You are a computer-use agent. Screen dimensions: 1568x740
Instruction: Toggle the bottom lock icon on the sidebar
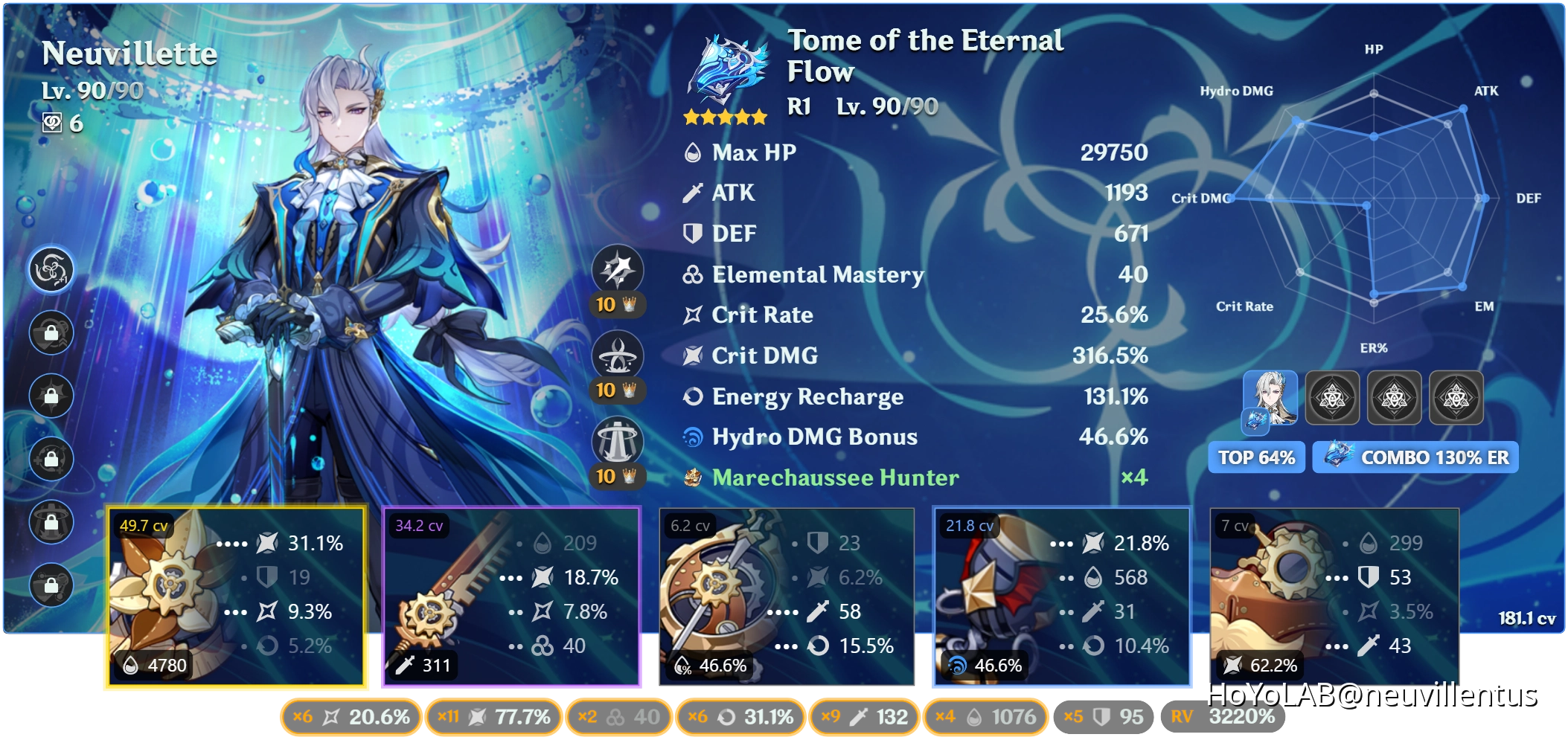click(x=52, y=585)
